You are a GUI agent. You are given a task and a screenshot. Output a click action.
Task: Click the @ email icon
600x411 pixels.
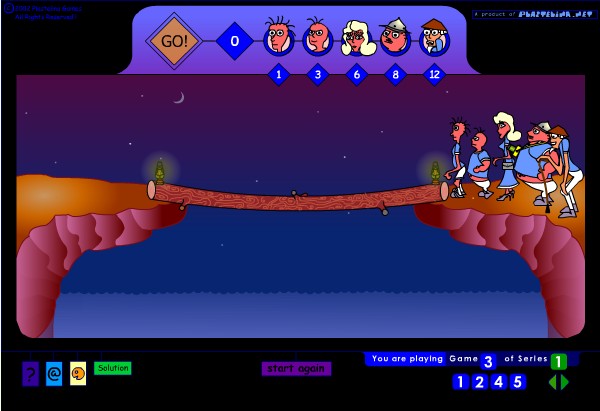[54, 373]
